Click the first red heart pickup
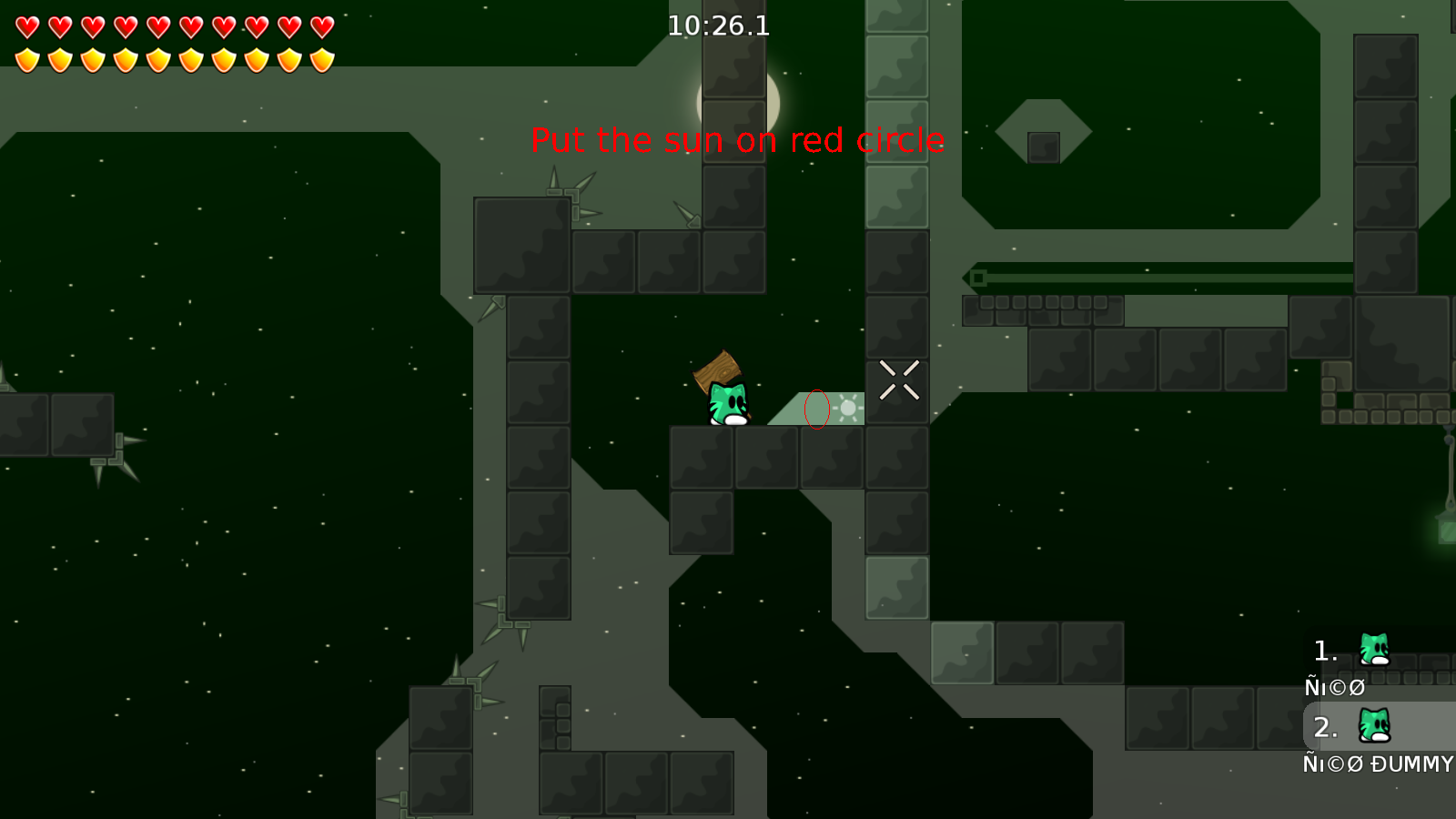This screenshot has height=819, width=1456. pos(27,25)
